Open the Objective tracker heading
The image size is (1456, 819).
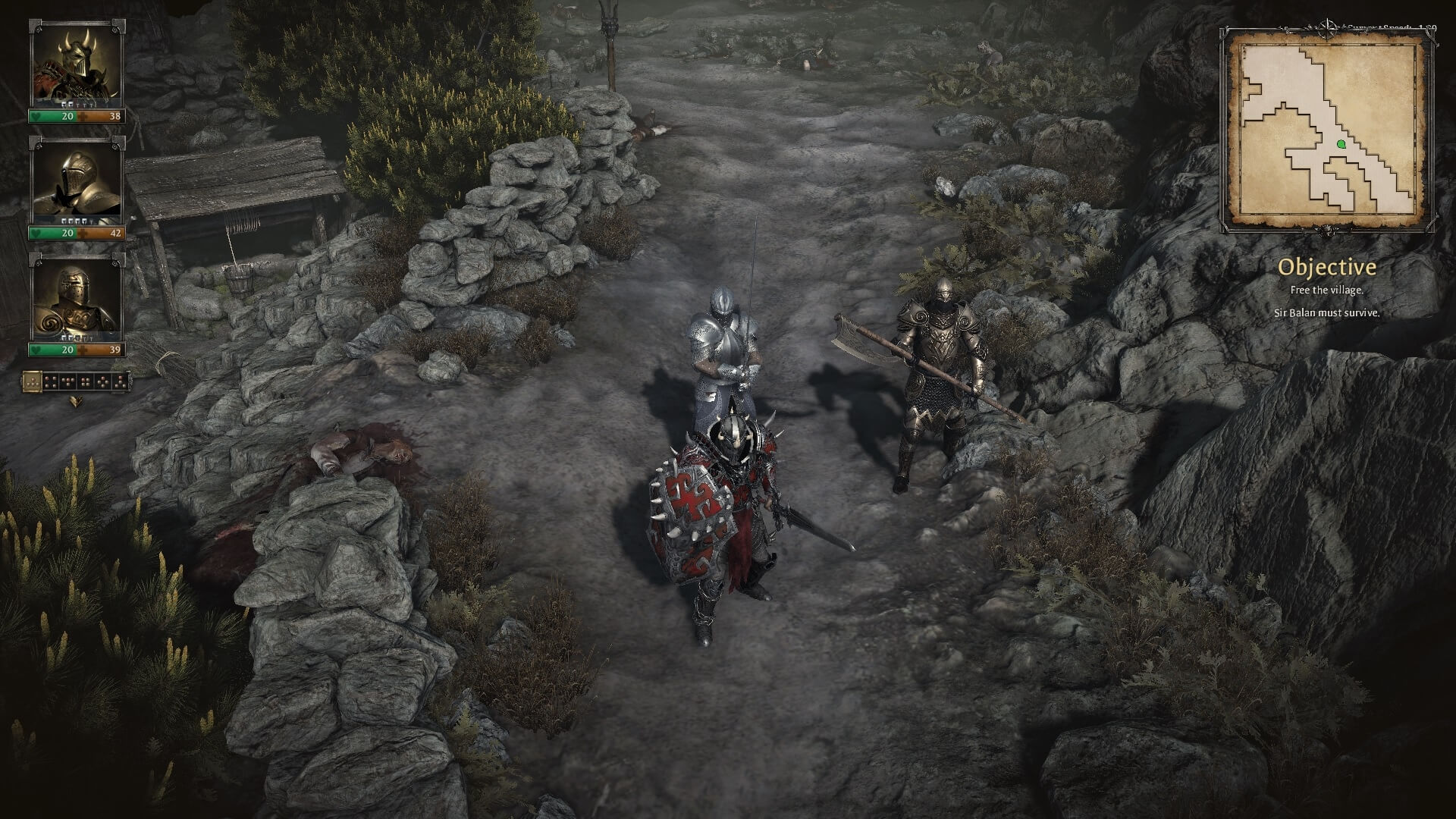(x=1326, y=267)
